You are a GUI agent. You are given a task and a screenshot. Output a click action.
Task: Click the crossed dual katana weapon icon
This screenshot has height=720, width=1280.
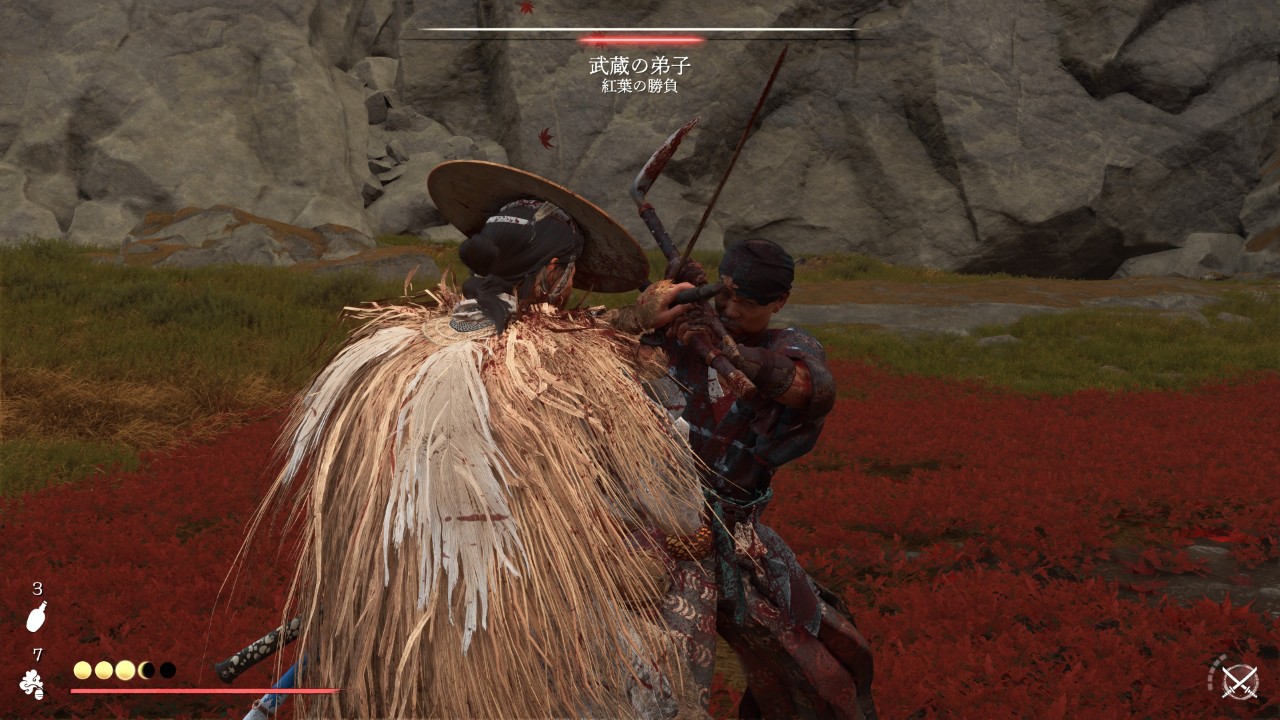click(1240, 682)
